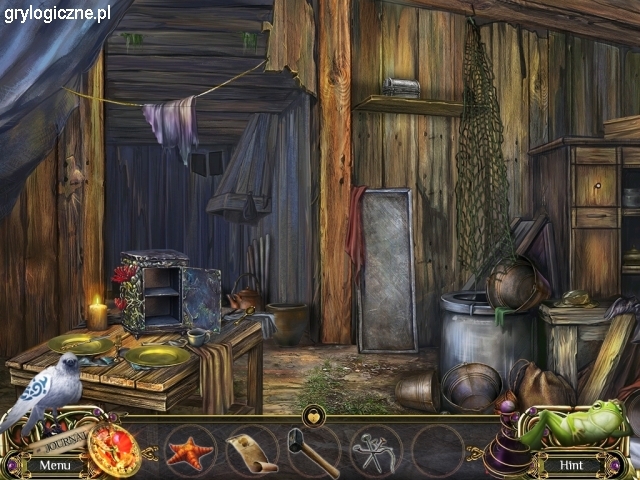Pick the rolled parchment scroll from inventory

click(x=250, y=451)
